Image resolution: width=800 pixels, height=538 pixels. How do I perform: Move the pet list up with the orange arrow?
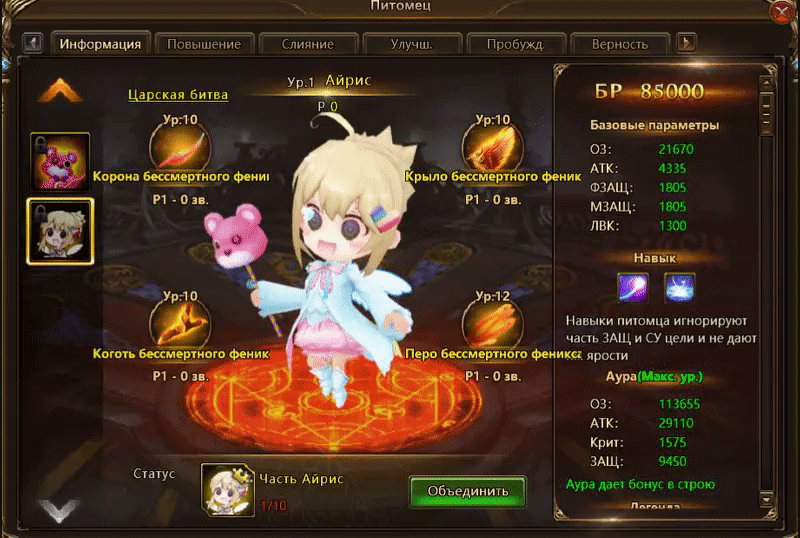pyautogui.click(x=59, y=91)
